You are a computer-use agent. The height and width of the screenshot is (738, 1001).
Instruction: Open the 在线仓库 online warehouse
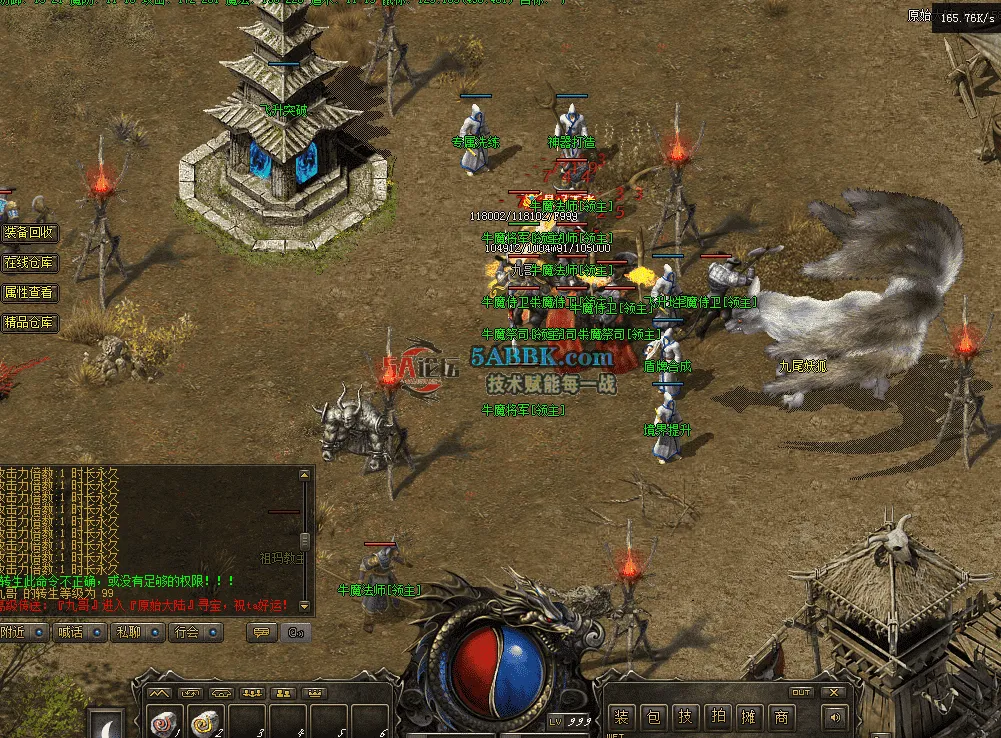pos(29,263)
